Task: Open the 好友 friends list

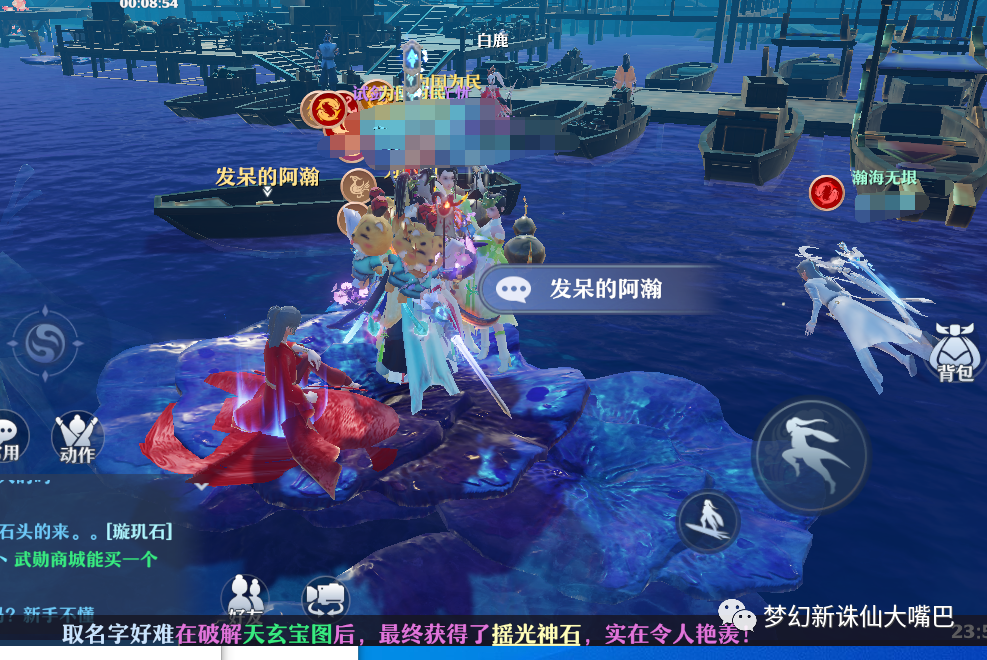Action: [x=244, y=596]
